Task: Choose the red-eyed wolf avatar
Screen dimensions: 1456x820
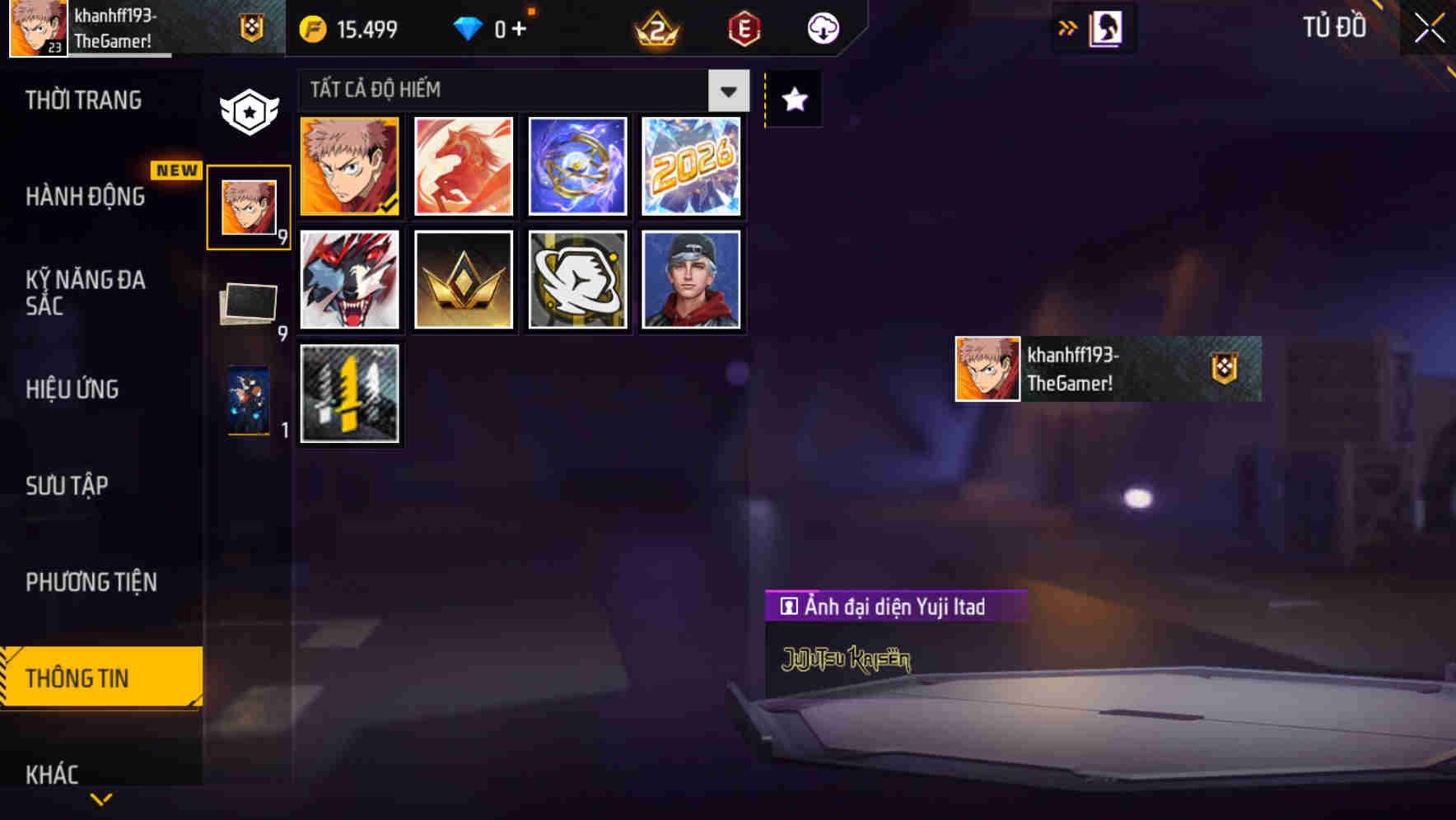Action: 349,279
